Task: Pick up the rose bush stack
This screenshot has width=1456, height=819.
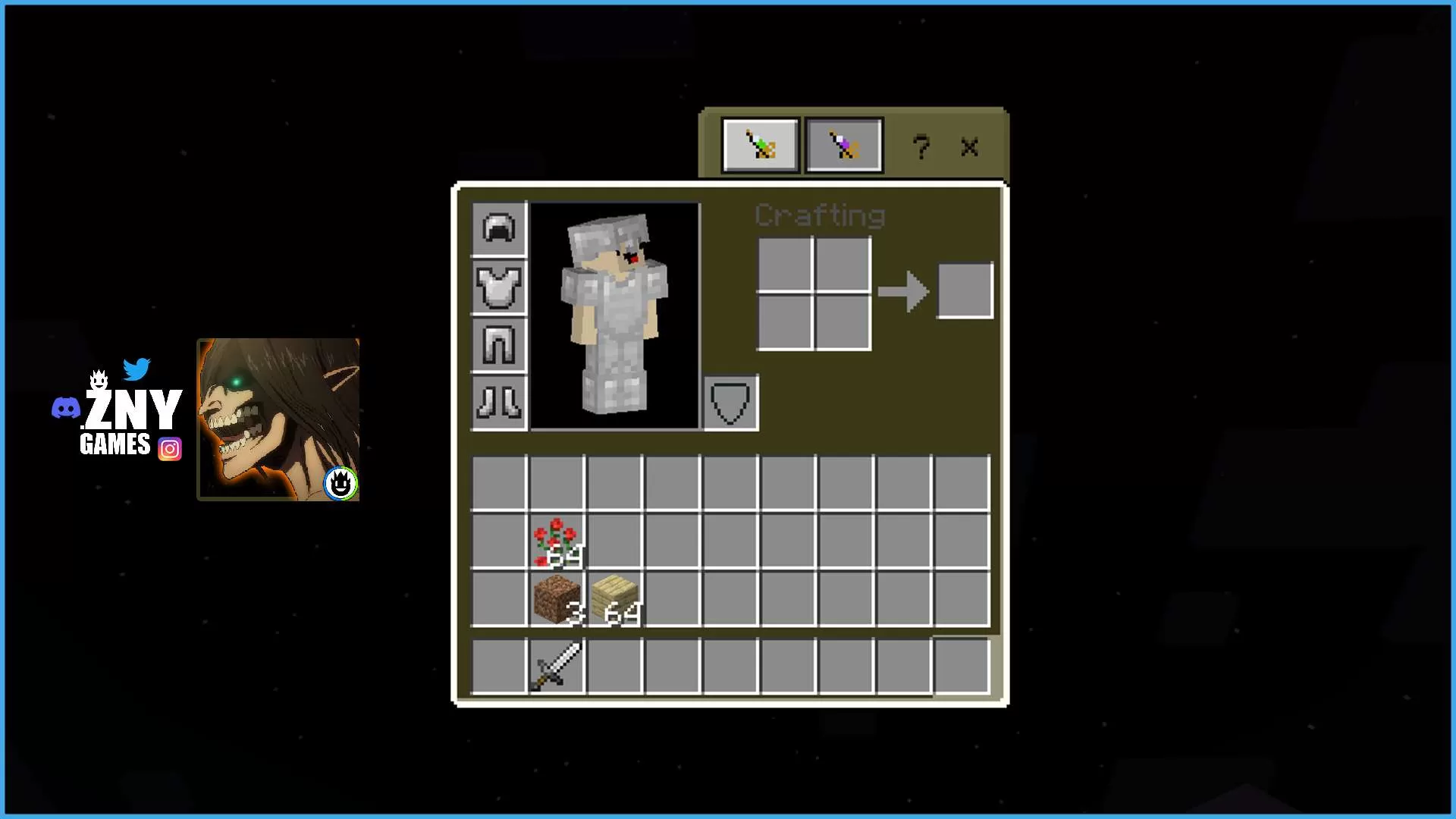Action: tap(556, 540)
